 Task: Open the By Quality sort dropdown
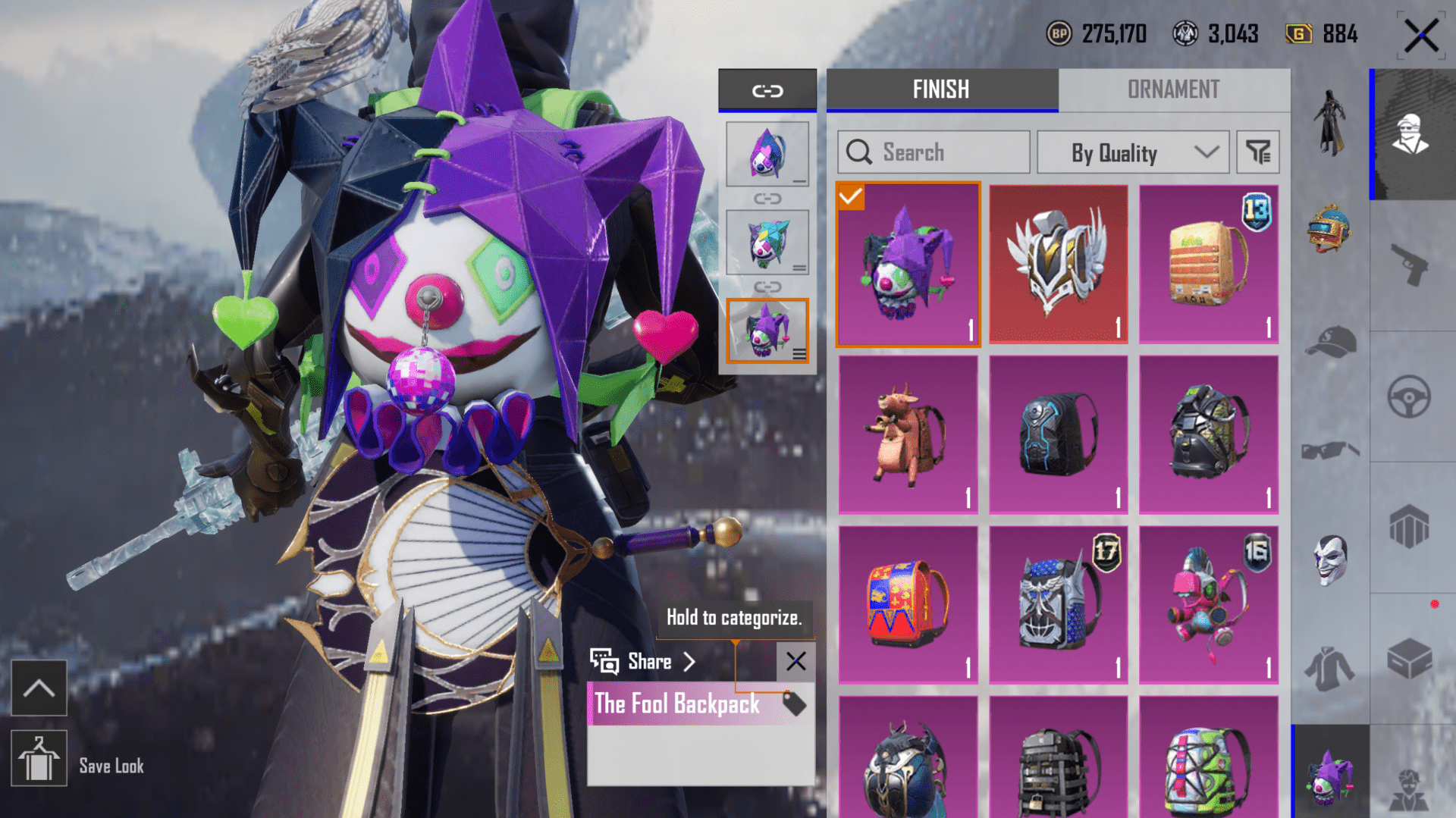coord(1132,152)
